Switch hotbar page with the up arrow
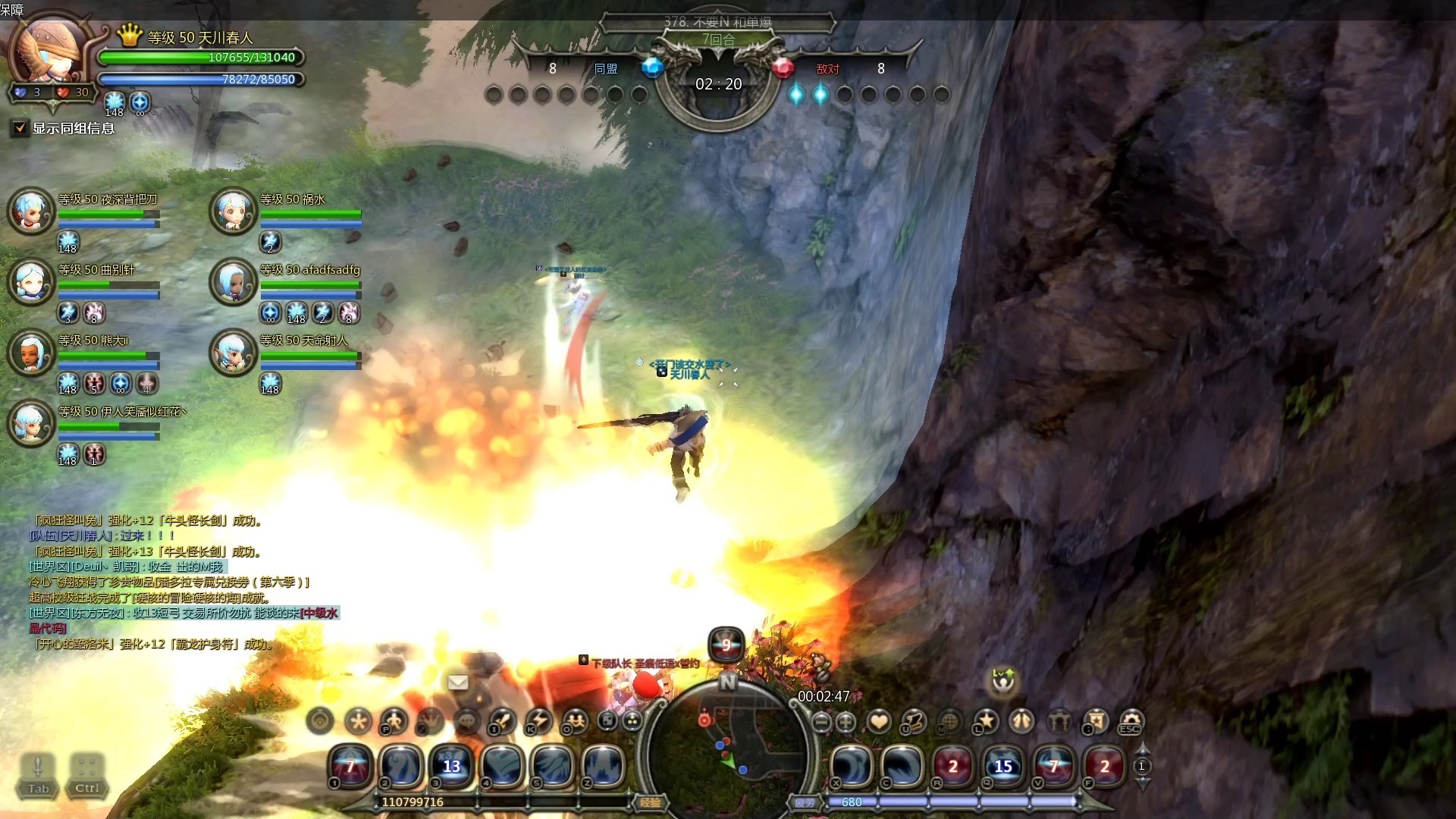The image size is (1456, 819). pos(1142,749)
